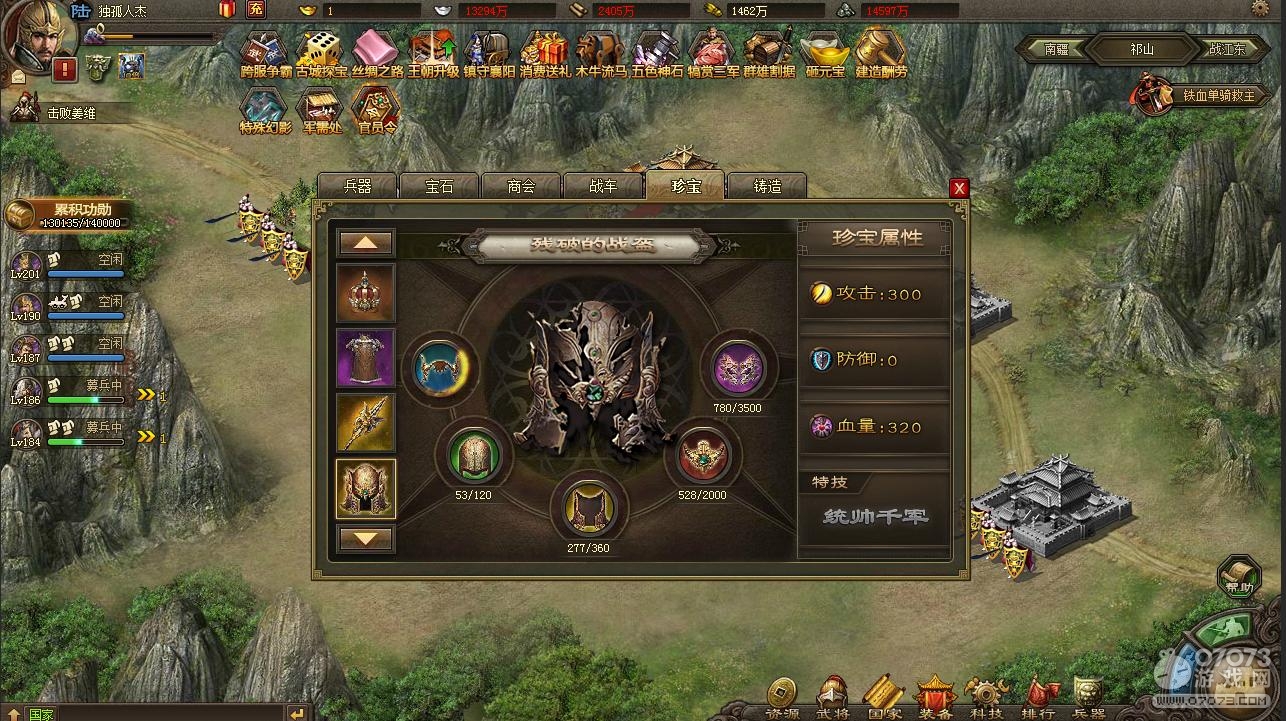Select the golden spear treasure
Viewport: 1286px width, 721px height.
click(366, 423)
